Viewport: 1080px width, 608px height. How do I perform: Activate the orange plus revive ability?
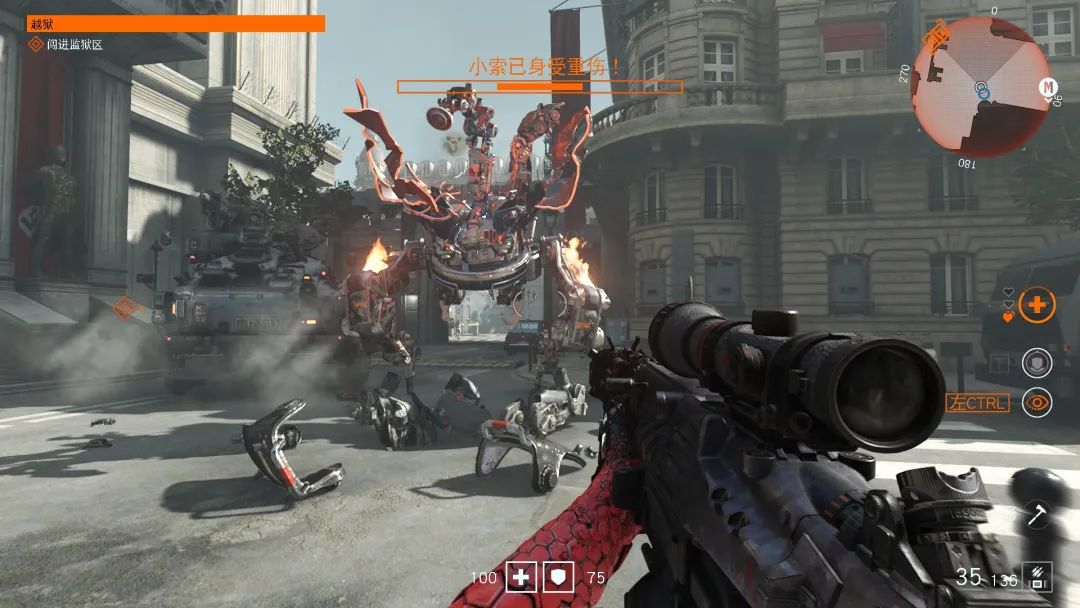1038,305
